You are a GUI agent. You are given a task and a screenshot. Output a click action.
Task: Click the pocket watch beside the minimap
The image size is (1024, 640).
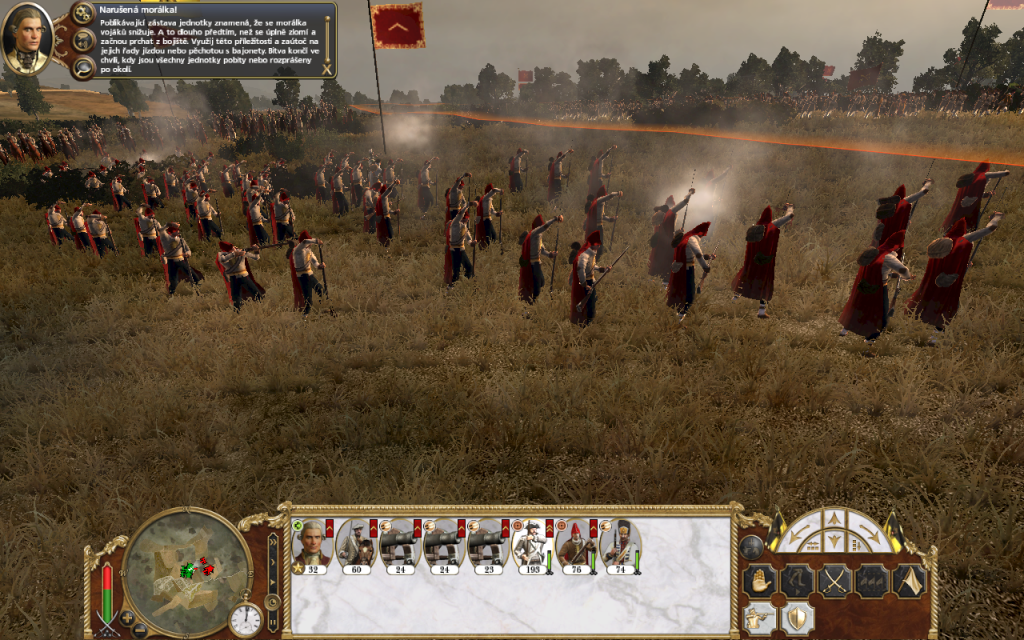click(245, 619)
